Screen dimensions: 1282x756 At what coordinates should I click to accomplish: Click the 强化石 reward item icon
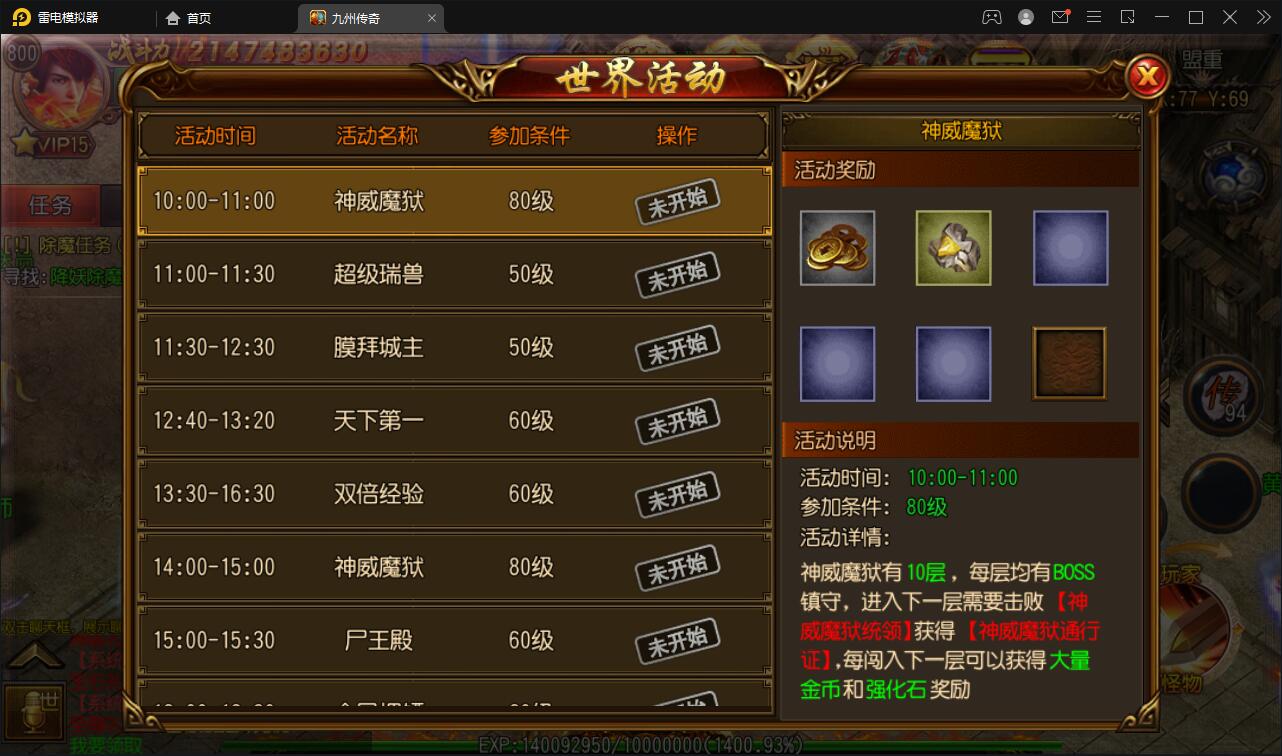(x=952, y=247)
